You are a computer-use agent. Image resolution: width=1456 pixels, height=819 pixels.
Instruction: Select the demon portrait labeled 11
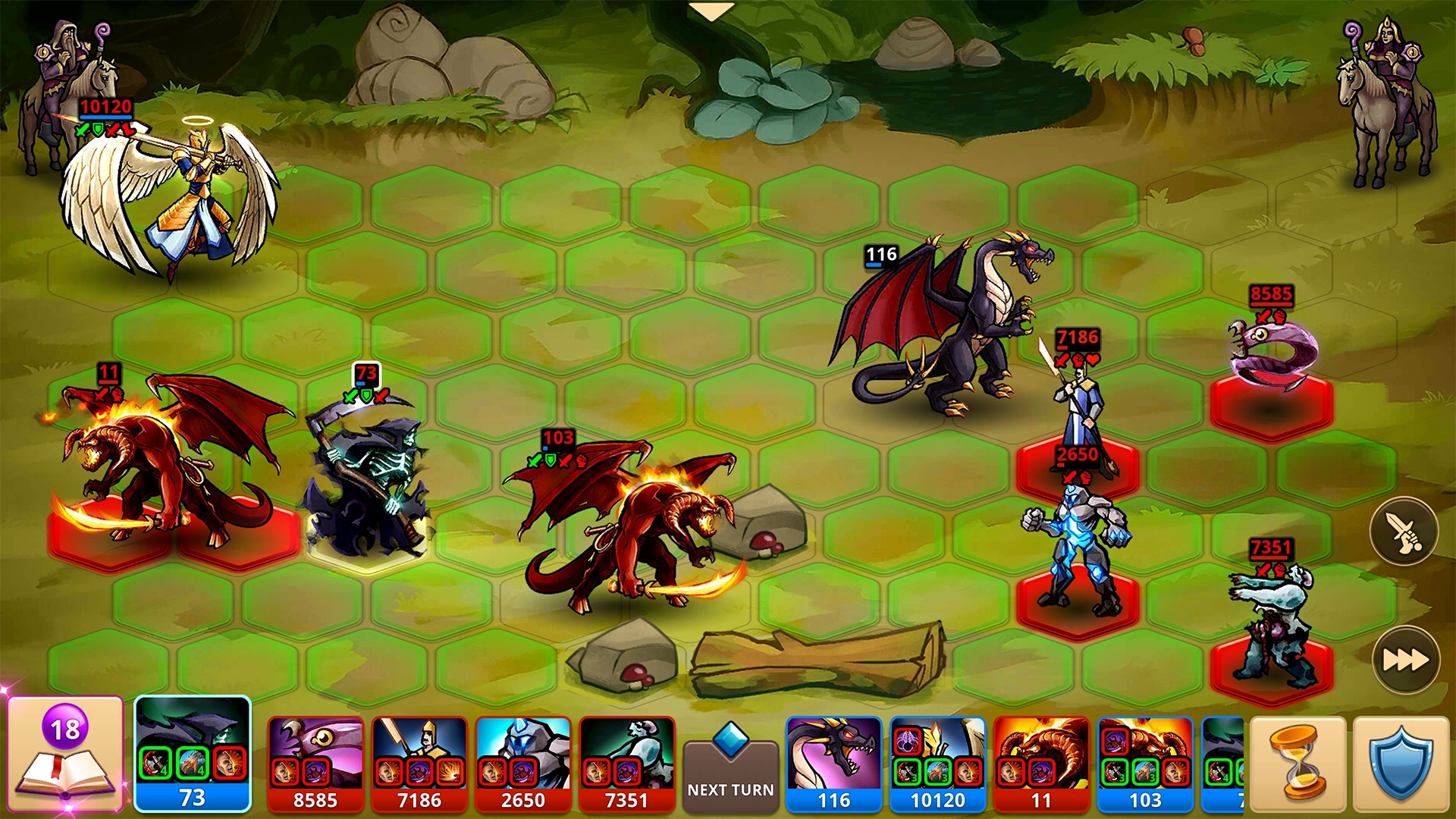[1041, 763]
